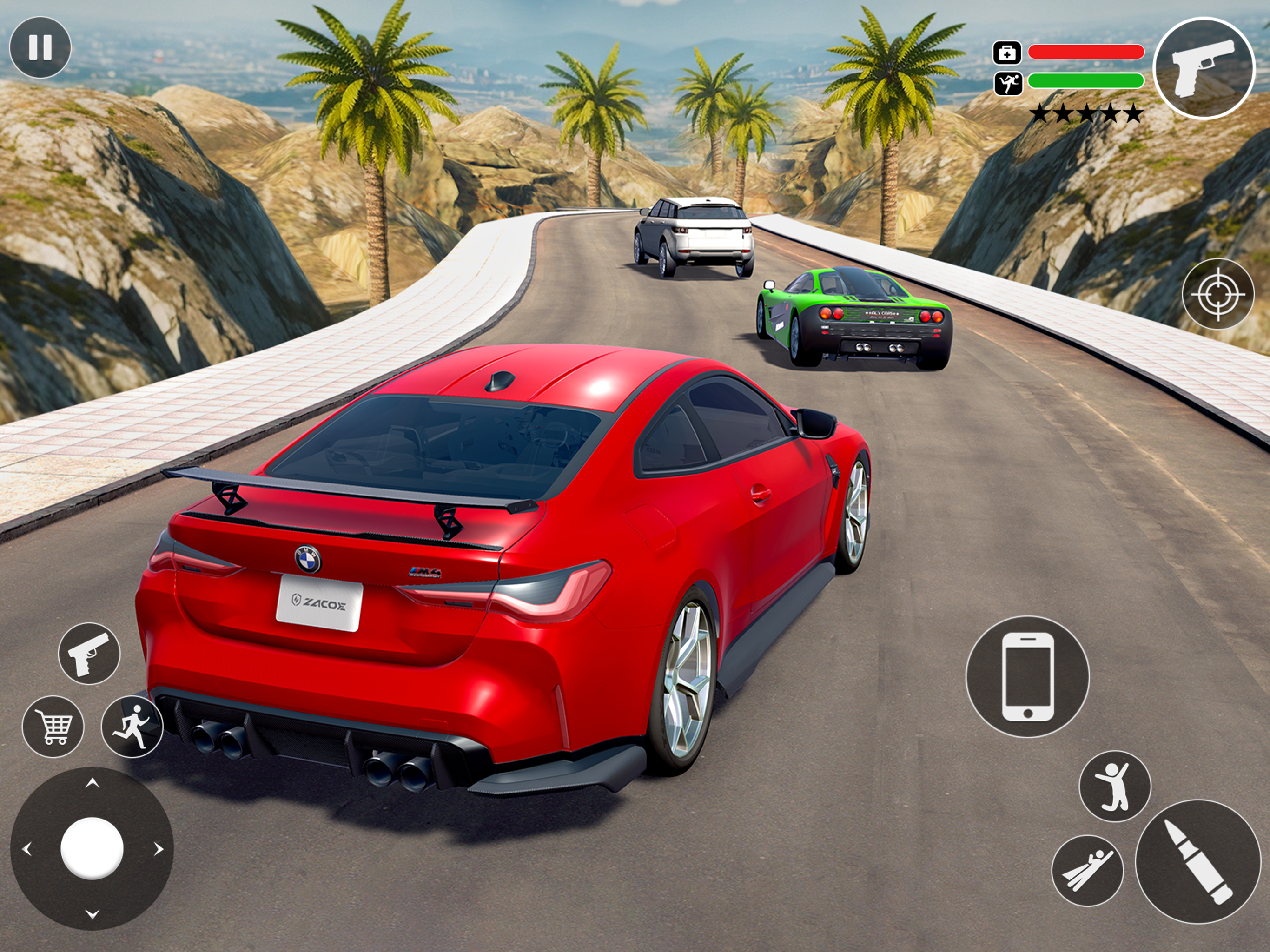Viewport: 1270px width, 952px height.
Task: Tap the jumping figure button
Action: click(x=1114, y=787)
